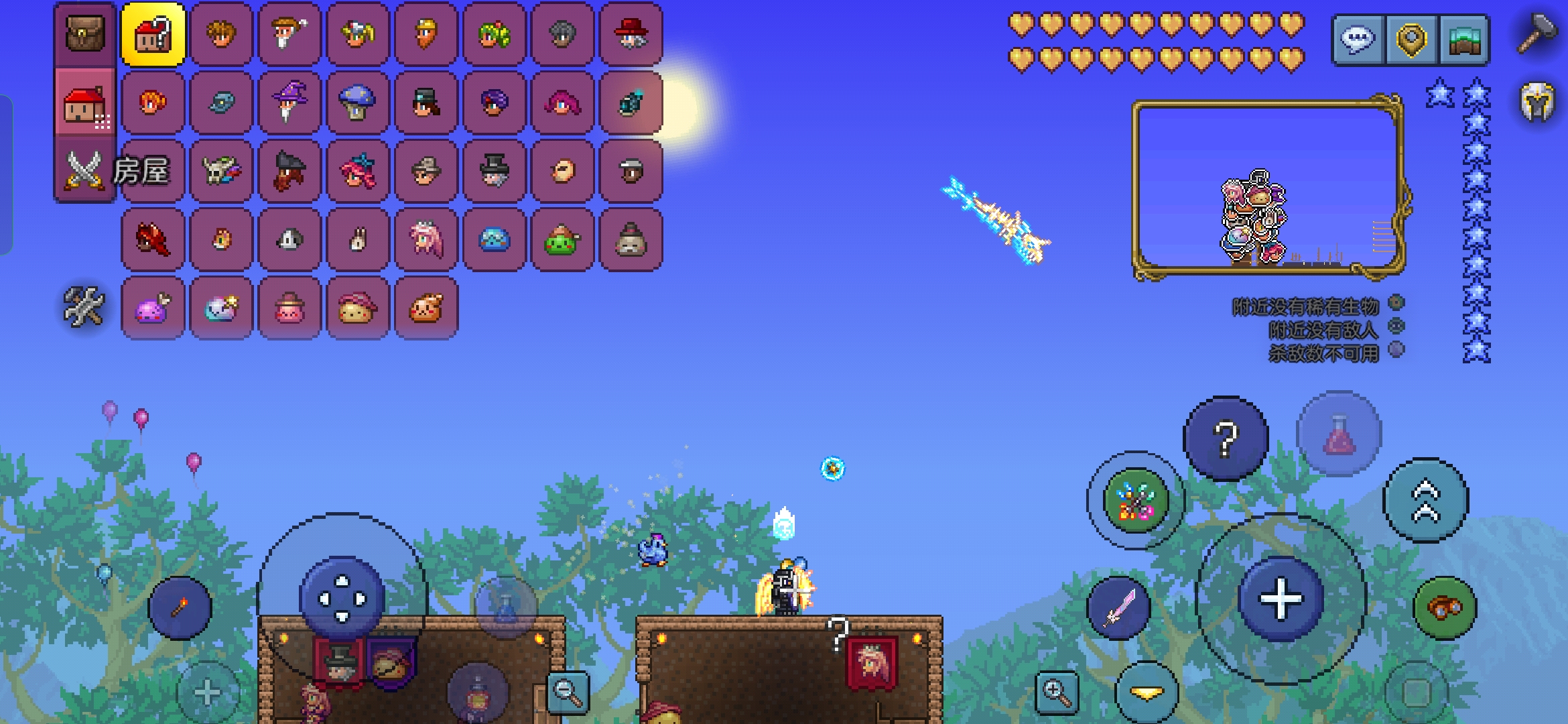Select the Truffle mushroom NPC head

click(357, 103)
